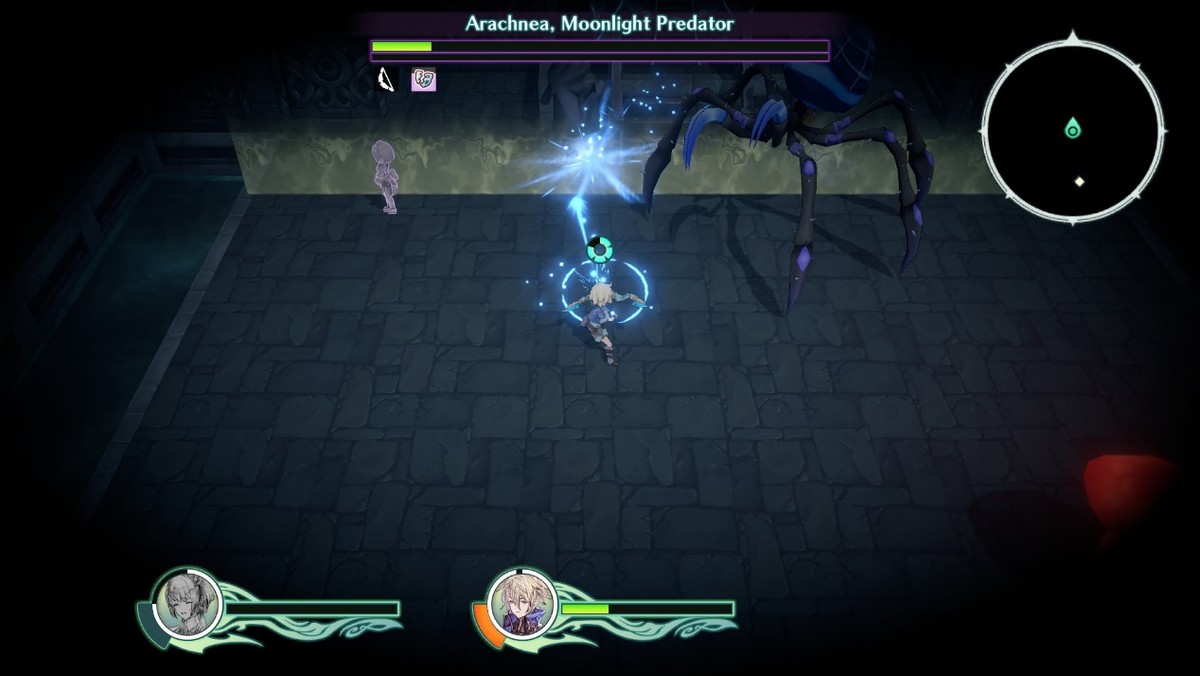Click the cracked shield status icon

click(x=424, y=80)
